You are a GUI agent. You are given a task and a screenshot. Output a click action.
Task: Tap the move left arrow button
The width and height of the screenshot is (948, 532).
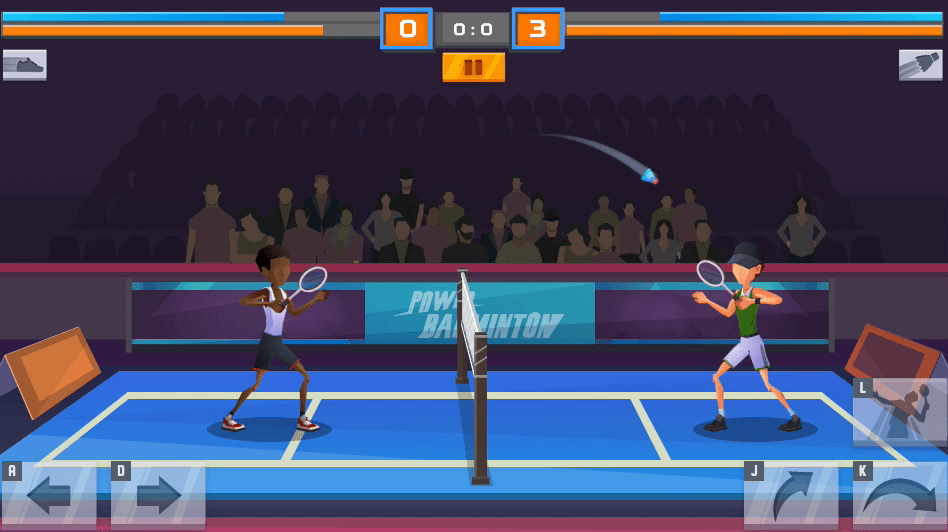[x=49, y=495]
